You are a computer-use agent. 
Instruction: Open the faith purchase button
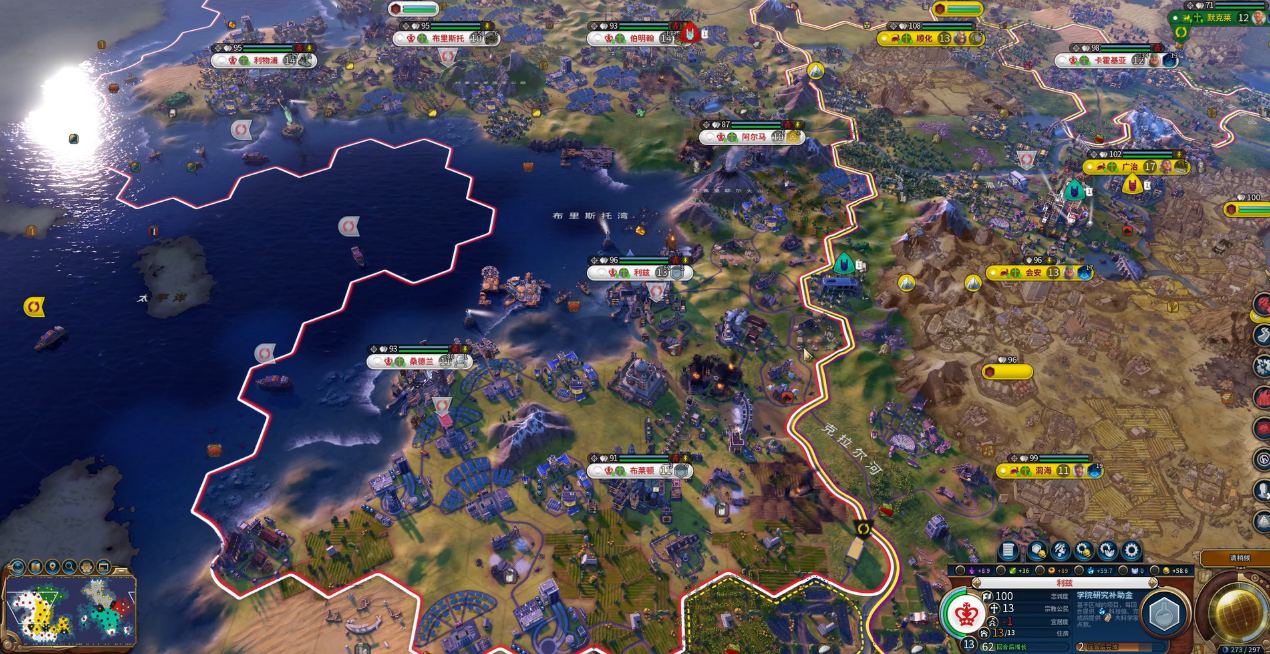[1108, 551]
